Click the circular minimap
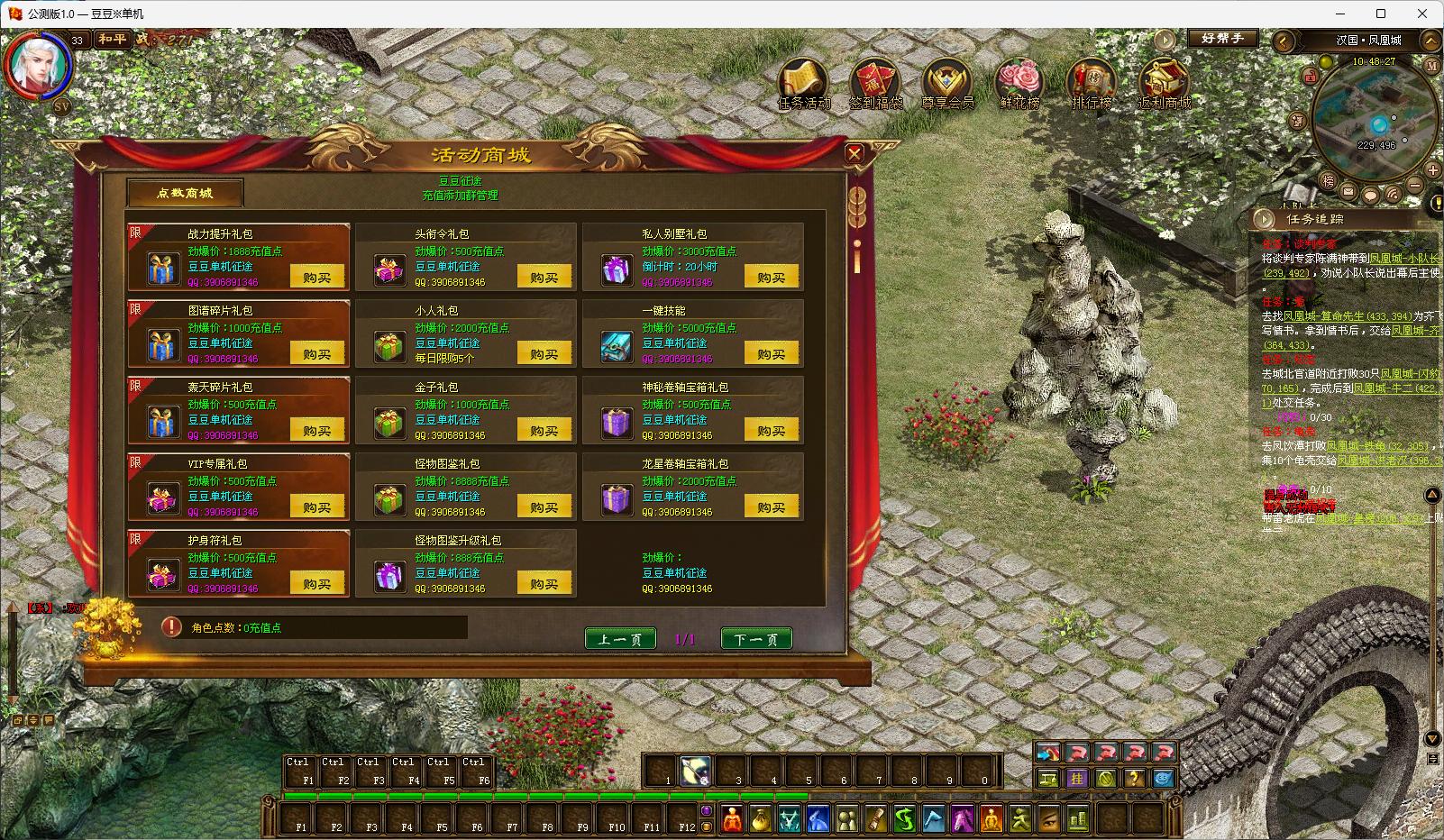Screen dimensions: 1444x840 click(x=1375, y=117)
